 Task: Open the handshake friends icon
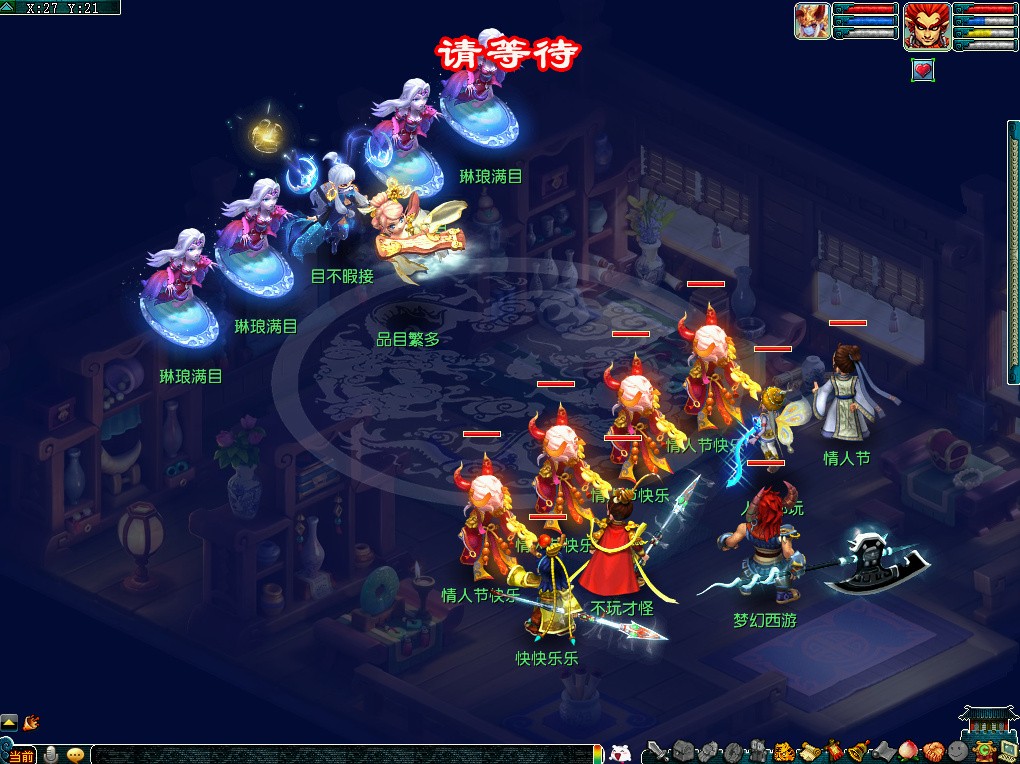click(933, 751)
